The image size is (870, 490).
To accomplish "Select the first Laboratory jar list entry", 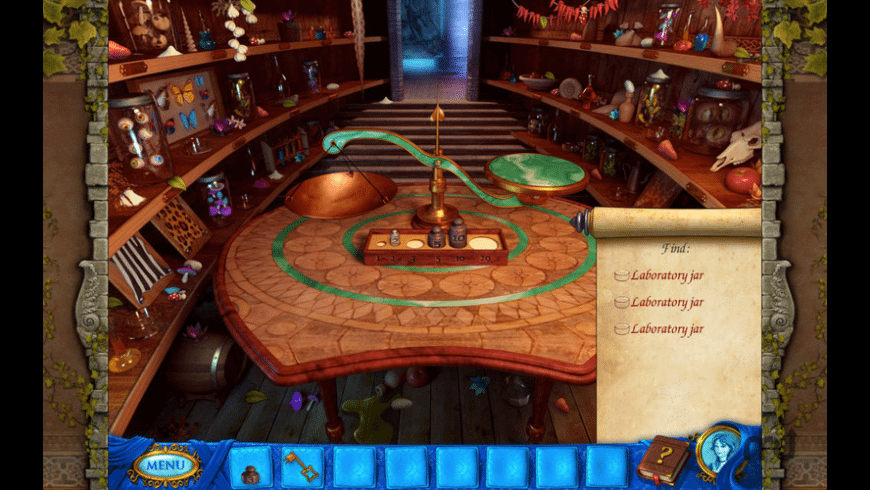I will (666, 275).
